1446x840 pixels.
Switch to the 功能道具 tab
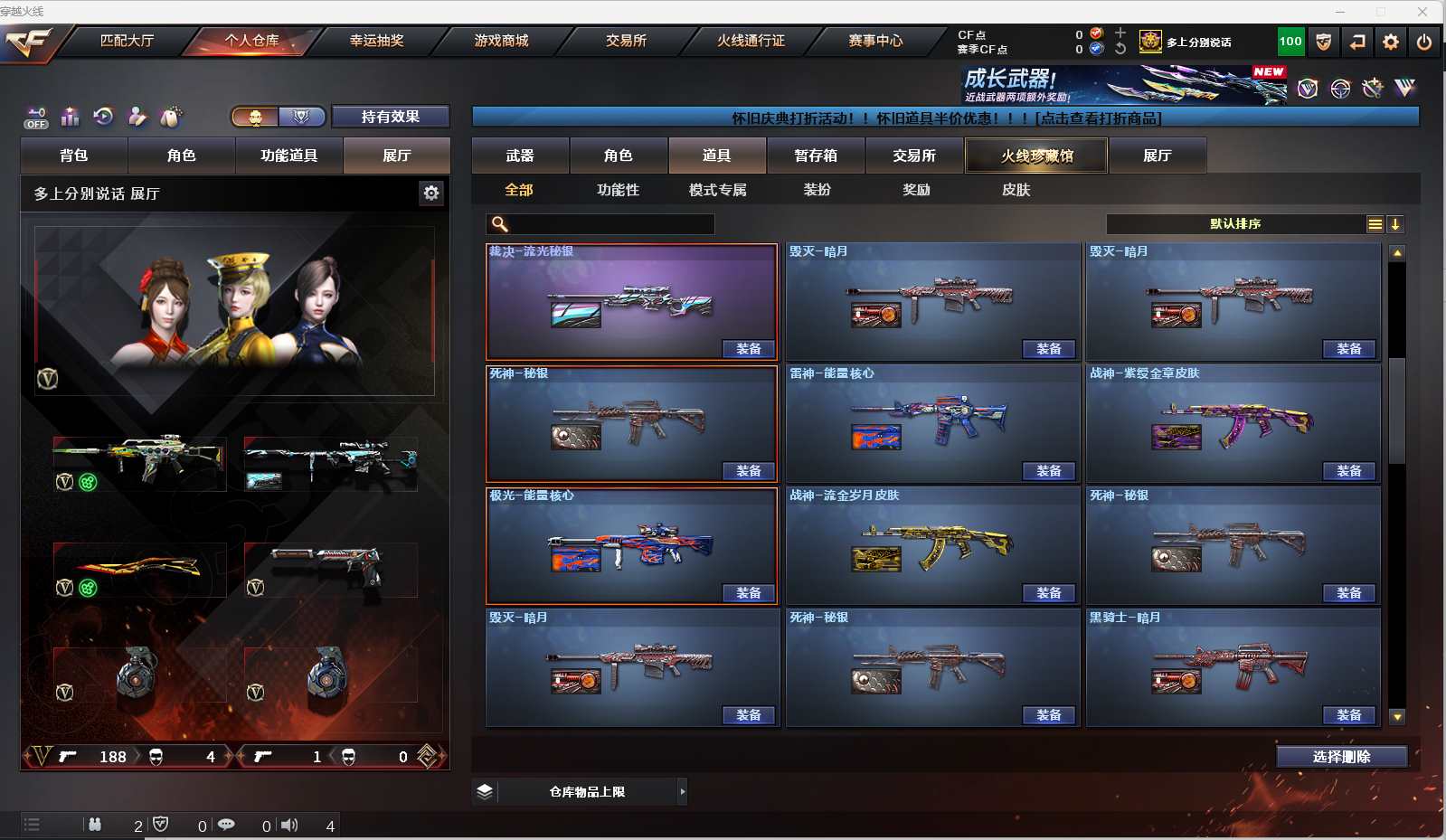[x=289, y=156]
